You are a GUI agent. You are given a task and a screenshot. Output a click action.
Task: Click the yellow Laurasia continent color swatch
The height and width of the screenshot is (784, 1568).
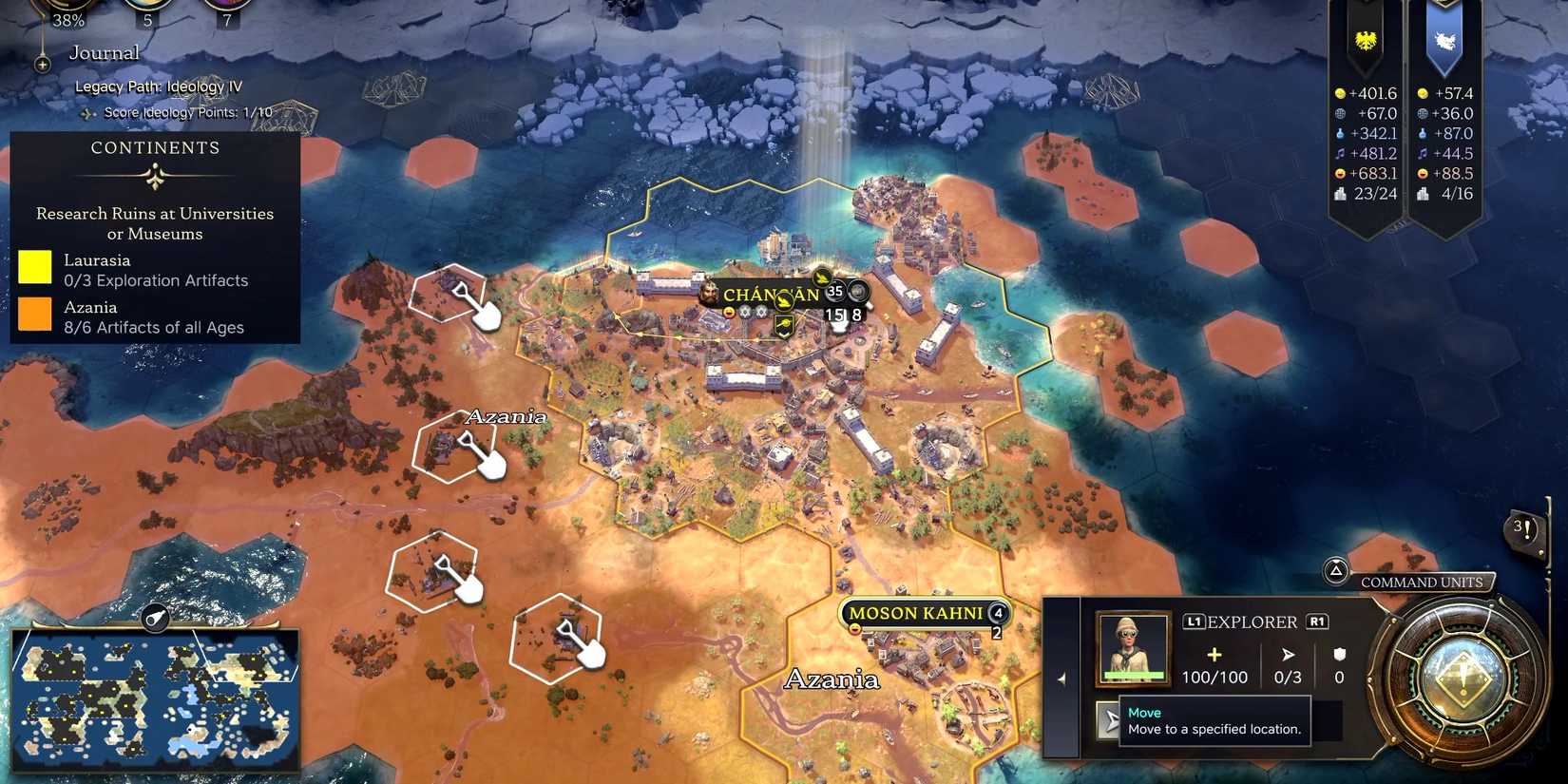(35, 267)
